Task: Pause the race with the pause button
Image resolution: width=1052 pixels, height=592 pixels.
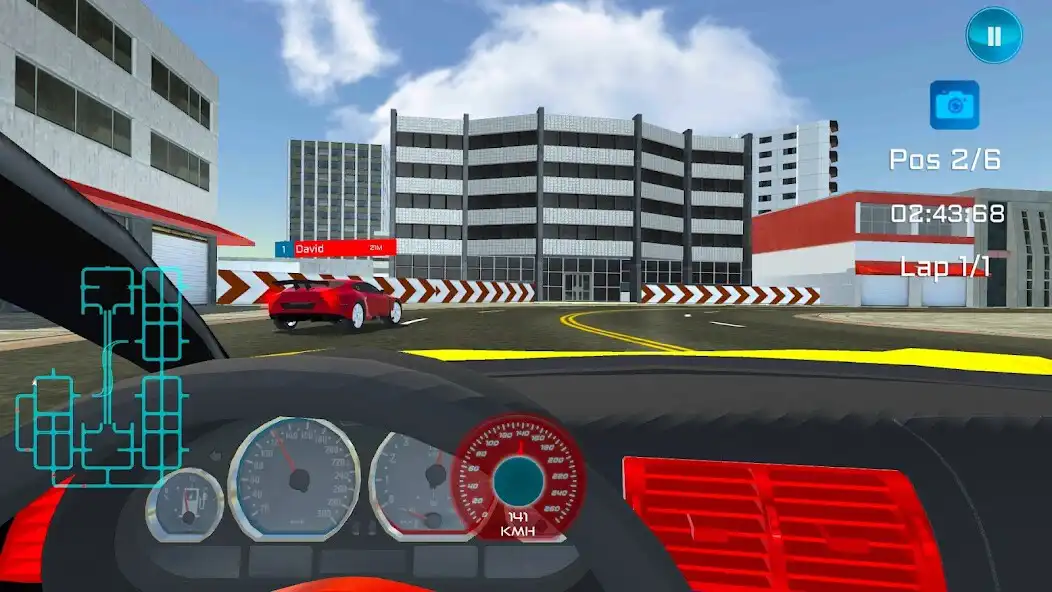Action: pos(993,36)
